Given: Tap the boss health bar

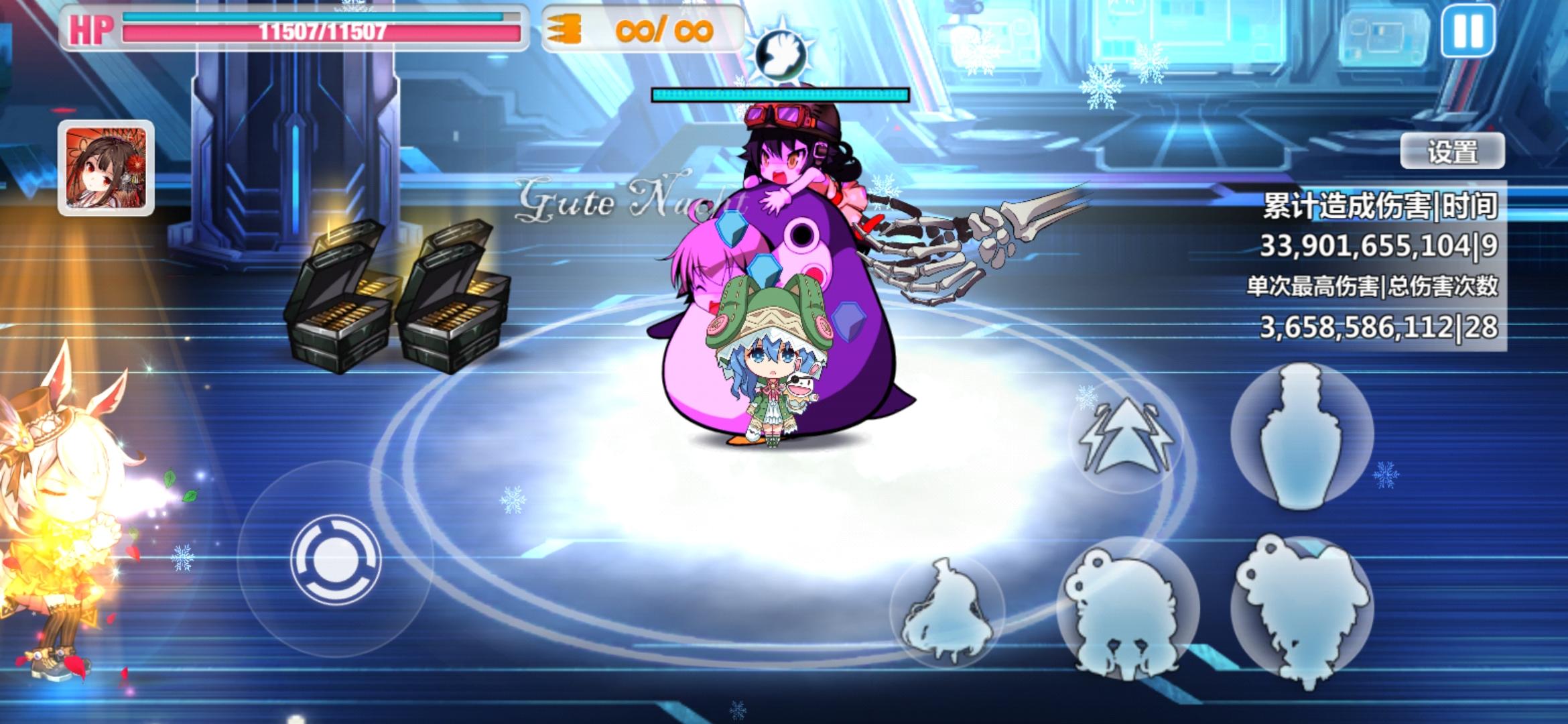Looking at the screenshot, I should [779, 96].
